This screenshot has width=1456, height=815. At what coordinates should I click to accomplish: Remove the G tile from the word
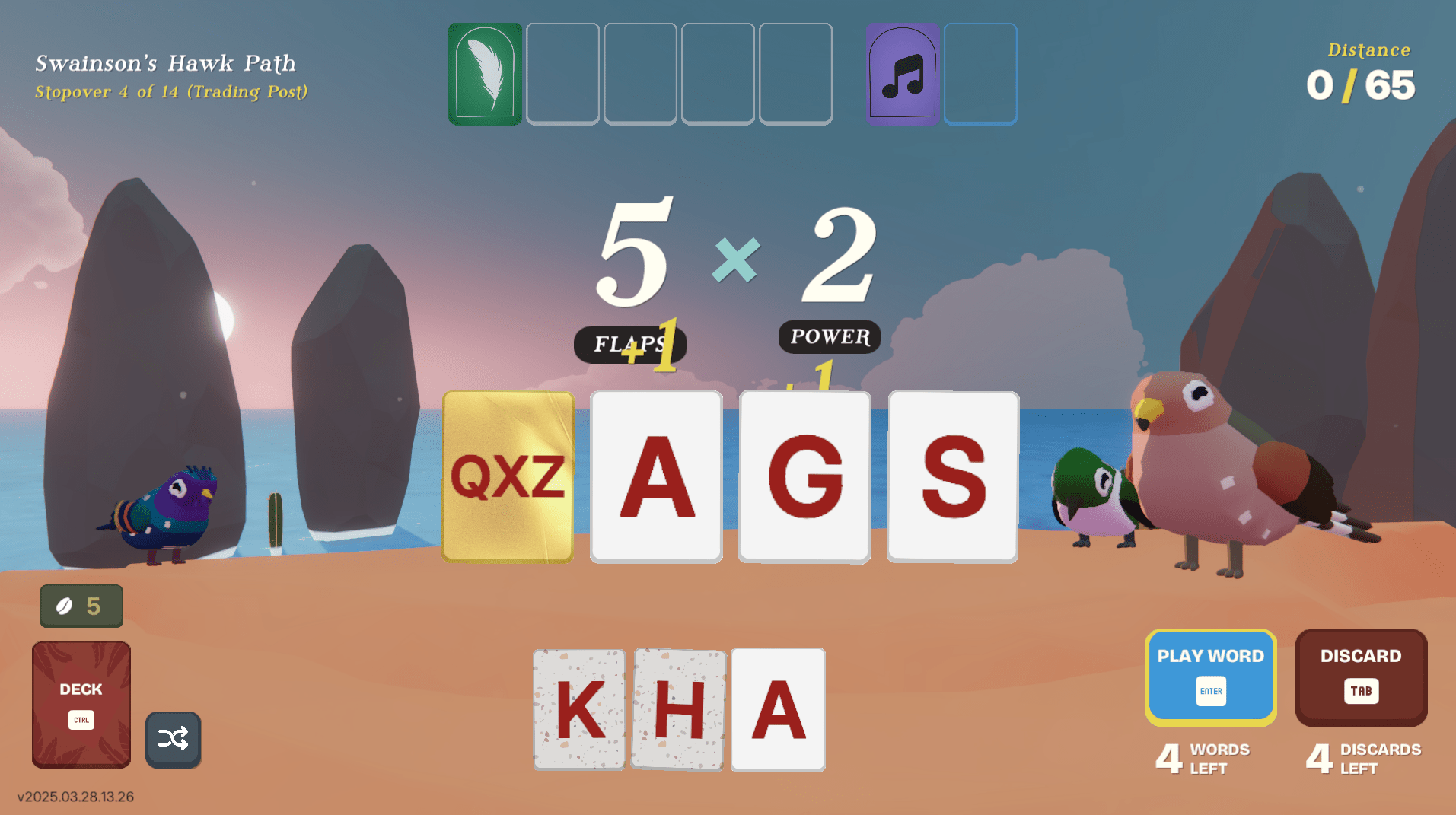click(804, 477)
